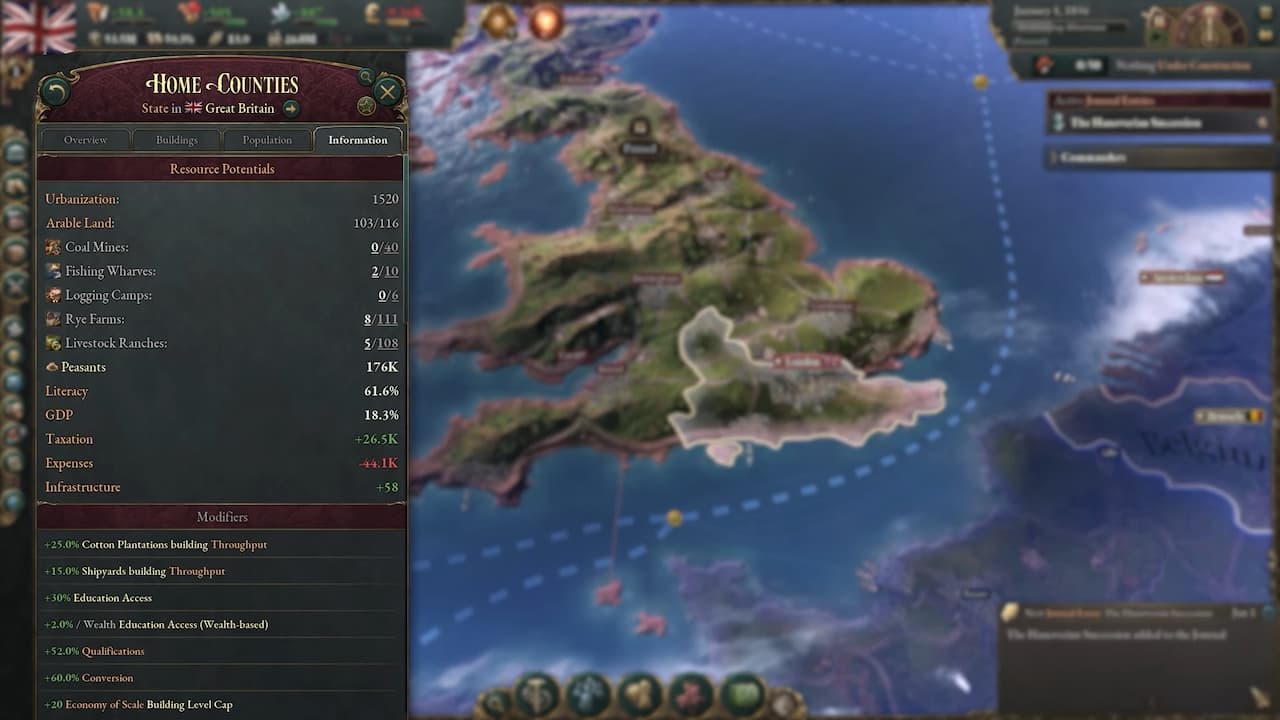This screenshot has width=1280, height=720.
Task: Click the magnifying glass icon on the Home Counties panel
Action: (x=367, y=76)
